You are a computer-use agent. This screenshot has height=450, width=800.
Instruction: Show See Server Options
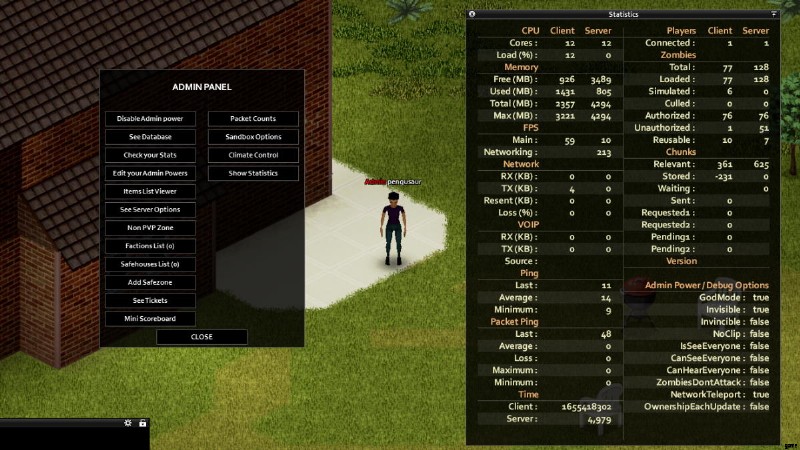(150, 210)
